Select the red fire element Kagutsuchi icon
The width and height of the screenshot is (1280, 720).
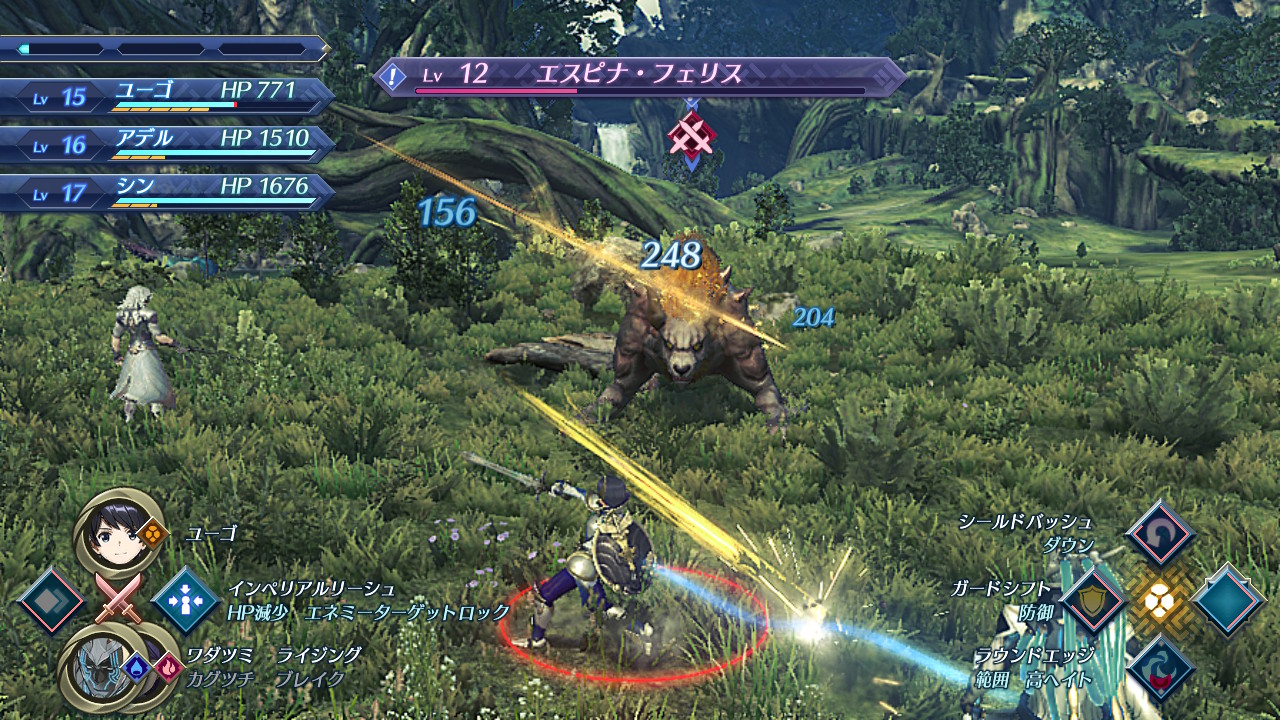167,662
